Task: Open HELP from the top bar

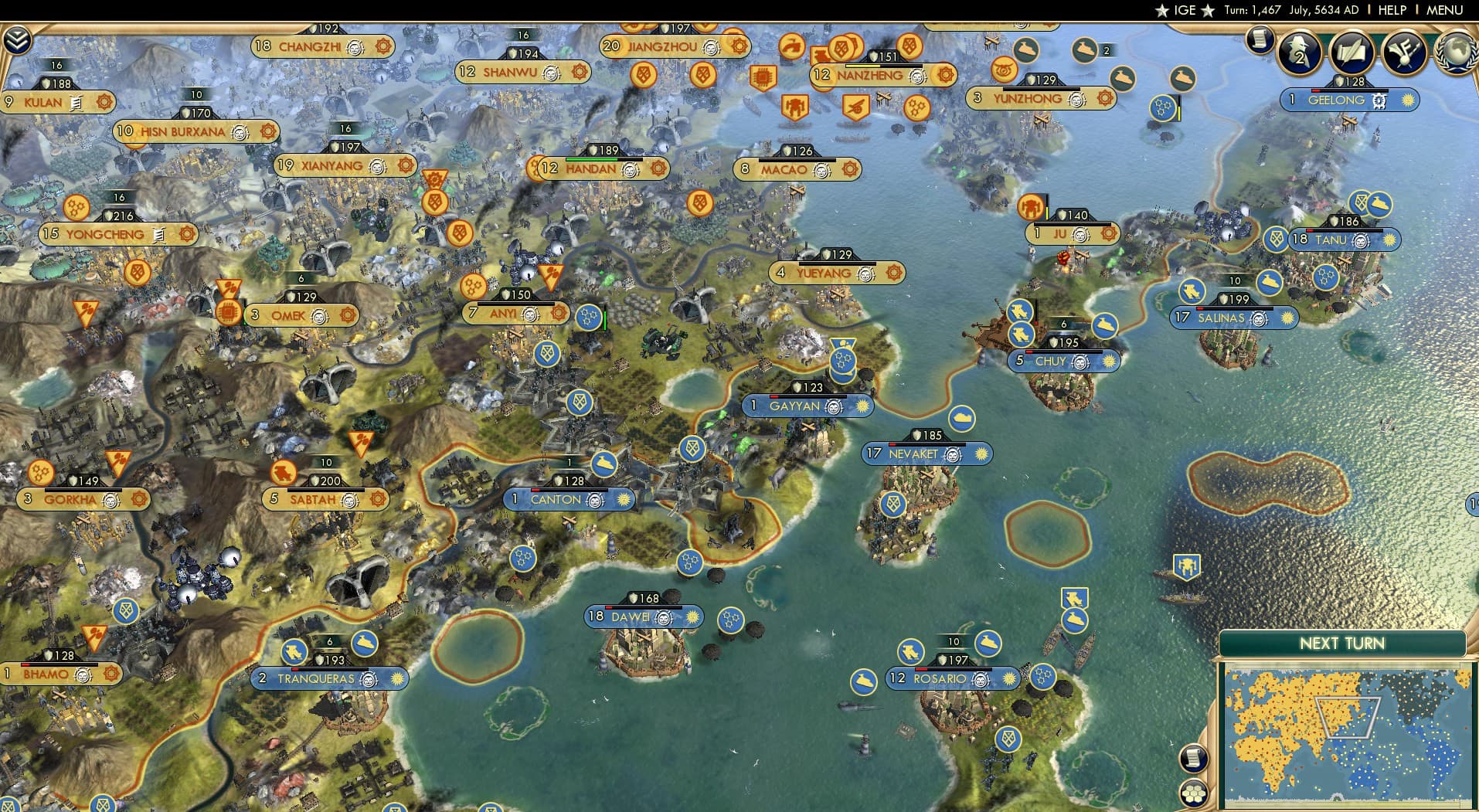Action: (1392, 10)
